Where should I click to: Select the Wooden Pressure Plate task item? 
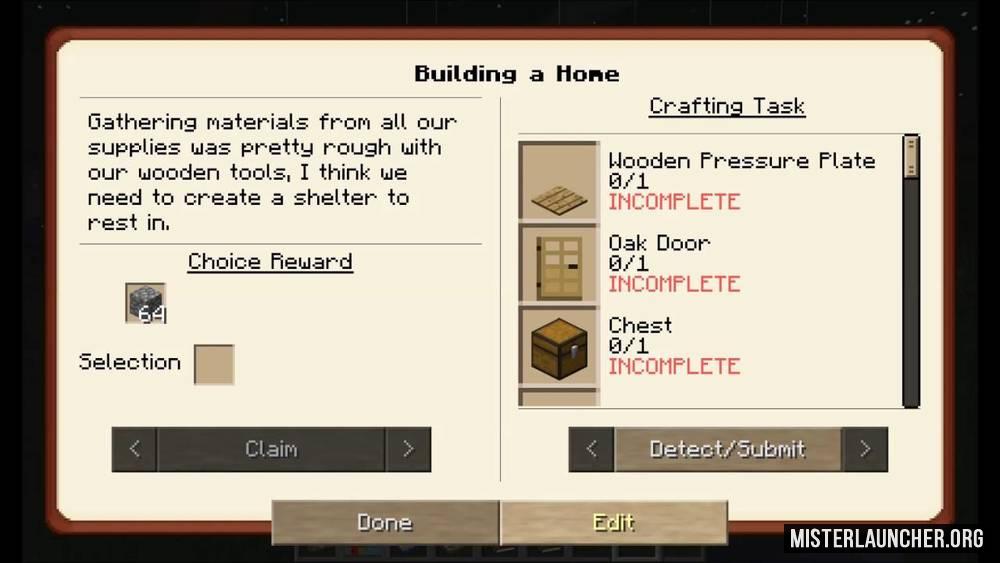(559, 181)
